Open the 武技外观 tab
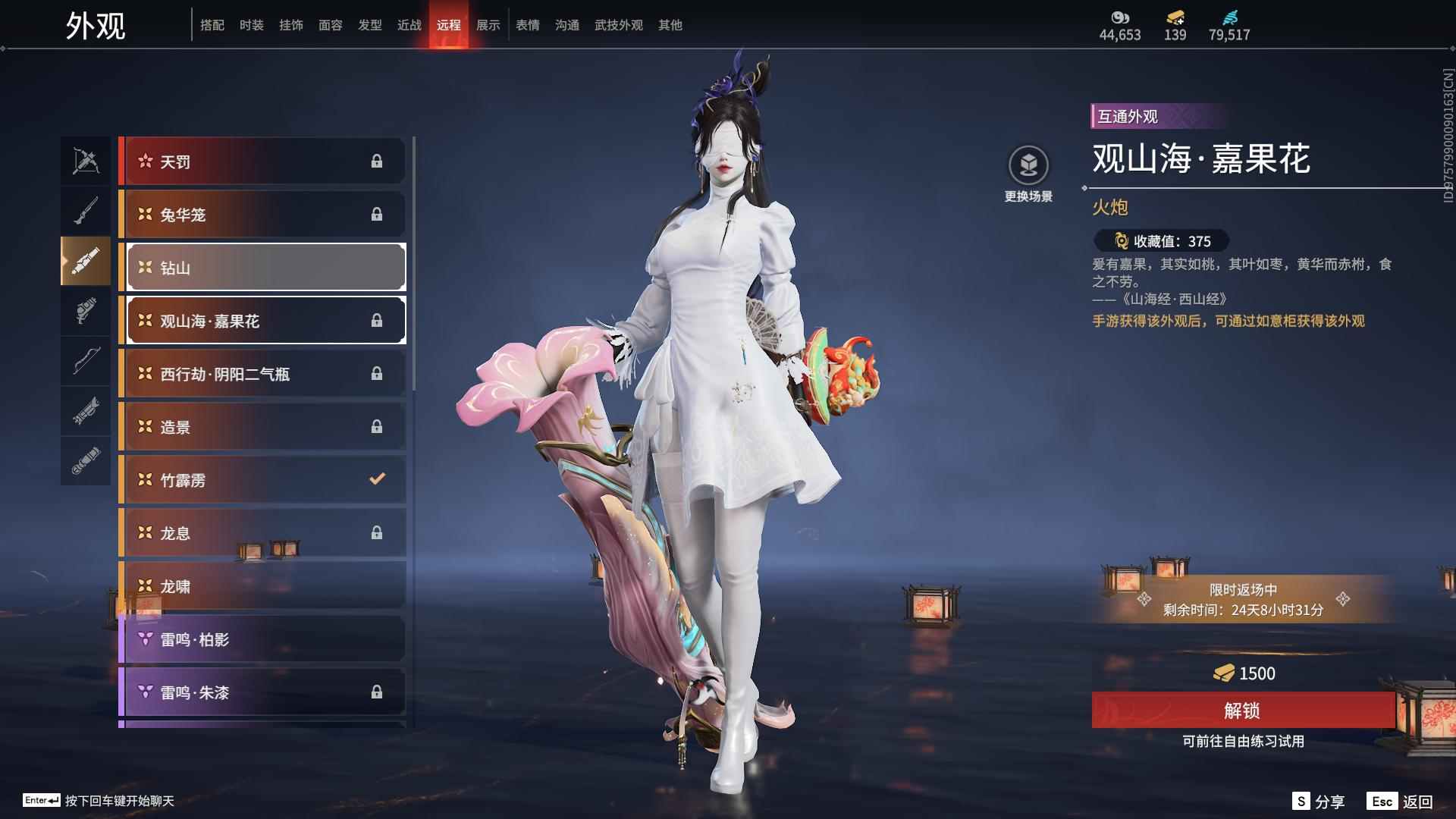The height and width of the screenshot is (819, 1456). (x=618, y=25)
